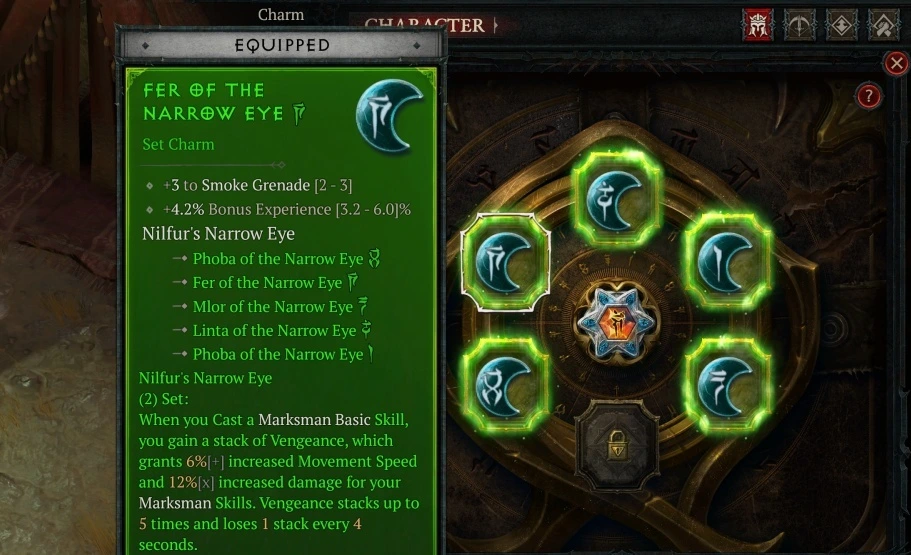The height and width of the screenshot is (555, 911).
Task: Select the Linta of the Narrow Eye charm
Action: coord(616,197)
